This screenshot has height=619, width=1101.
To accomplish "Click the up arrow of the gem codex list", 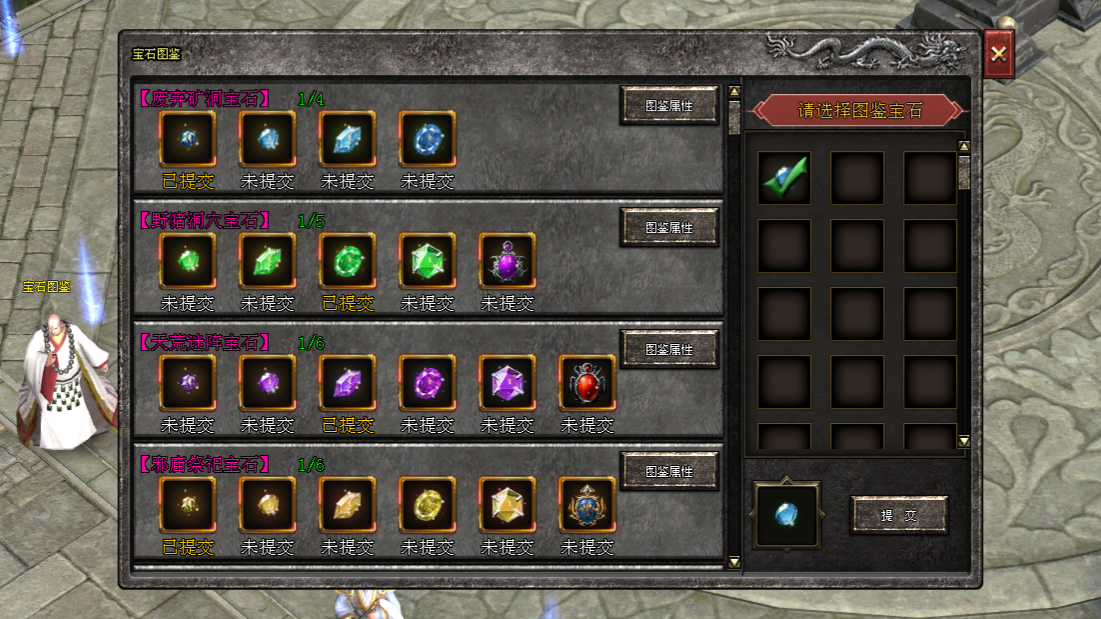I will 734,92.
